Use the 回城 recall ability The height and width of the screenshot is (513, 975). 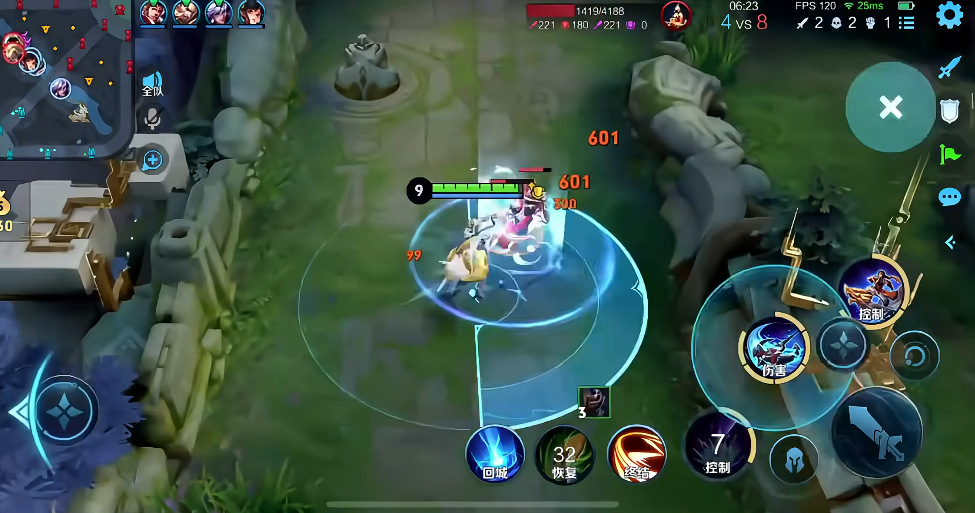495,452
